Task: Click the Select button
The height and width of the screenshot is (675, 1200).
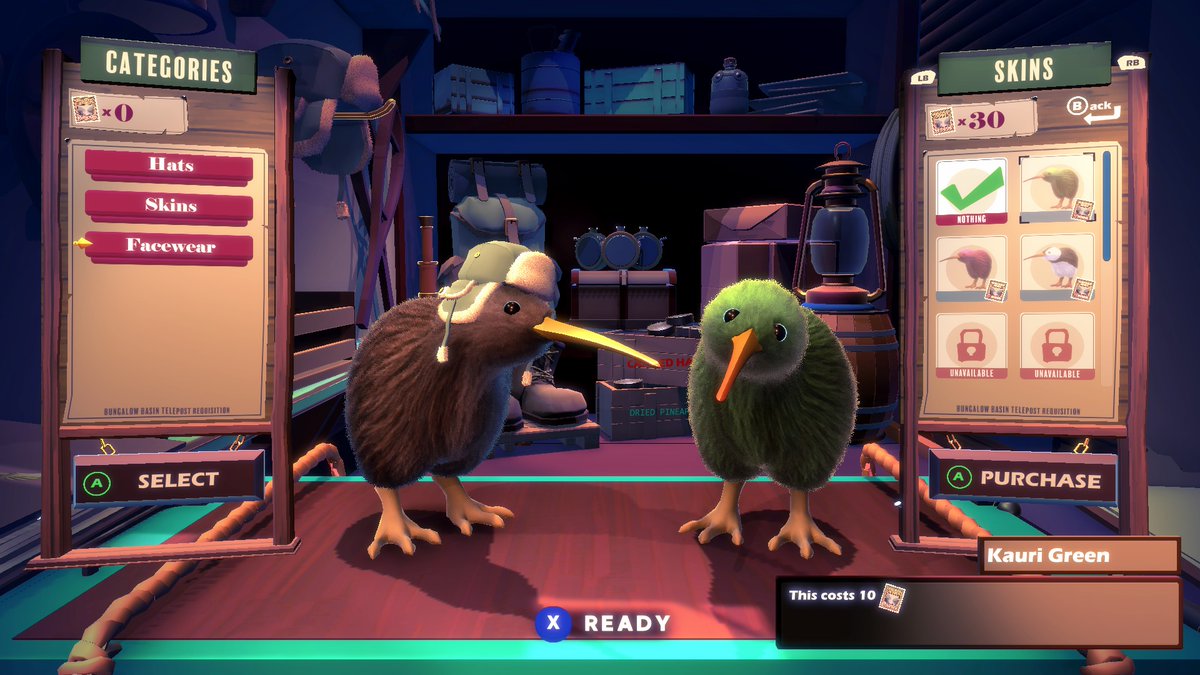Action: click(168, 481)
